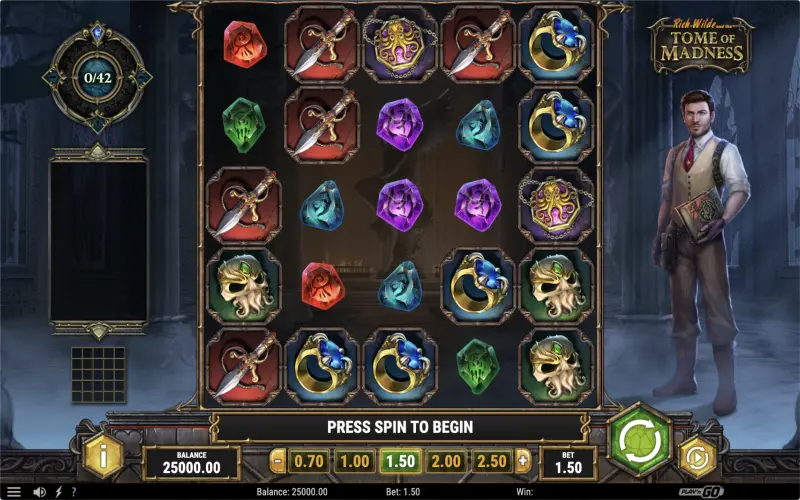Pick the 2.50 bet value
This screenshot has height=500, width=800.
pos(492,462)
